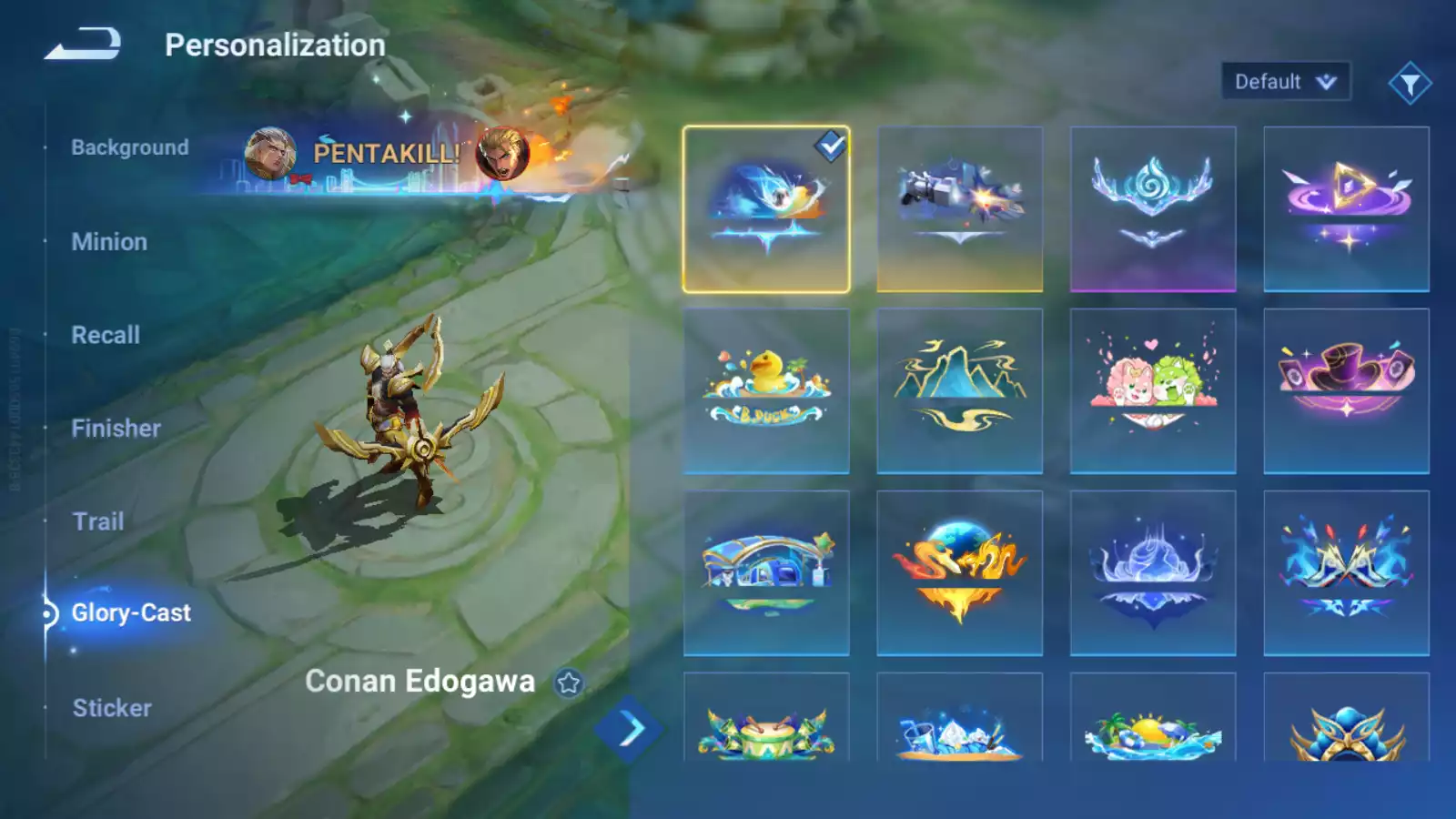Open the Minion category
1456x819 pixels.
click(109, 242)
